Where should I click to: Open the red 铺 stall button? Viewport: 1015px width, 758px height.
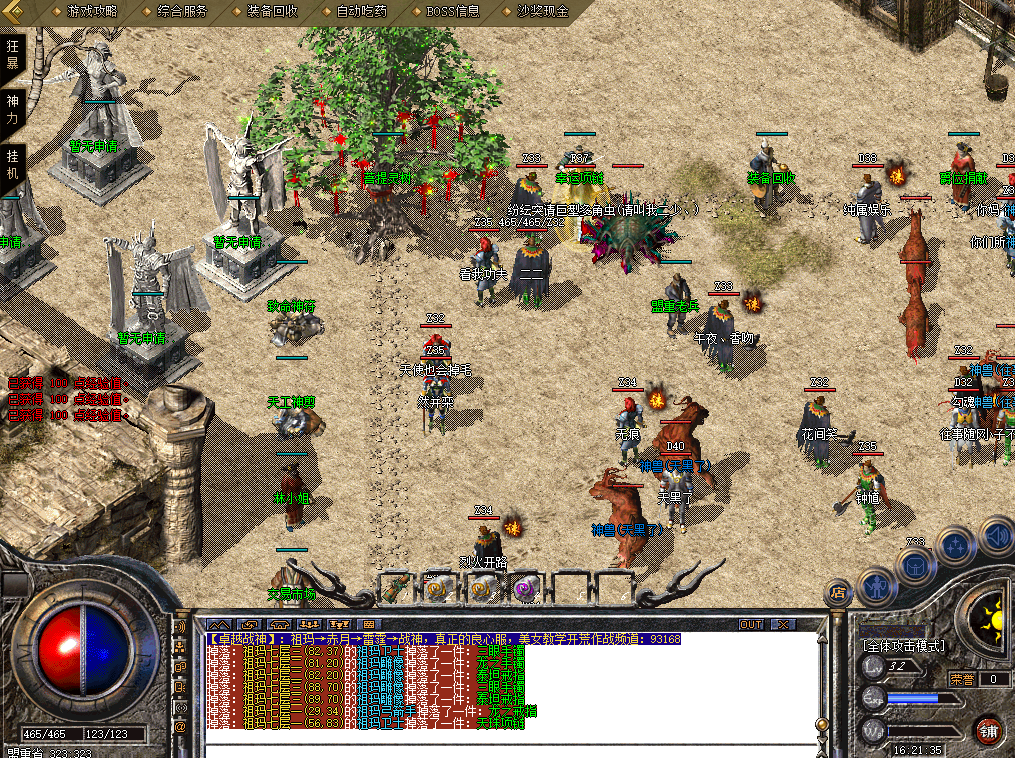(x=989, y=729)
